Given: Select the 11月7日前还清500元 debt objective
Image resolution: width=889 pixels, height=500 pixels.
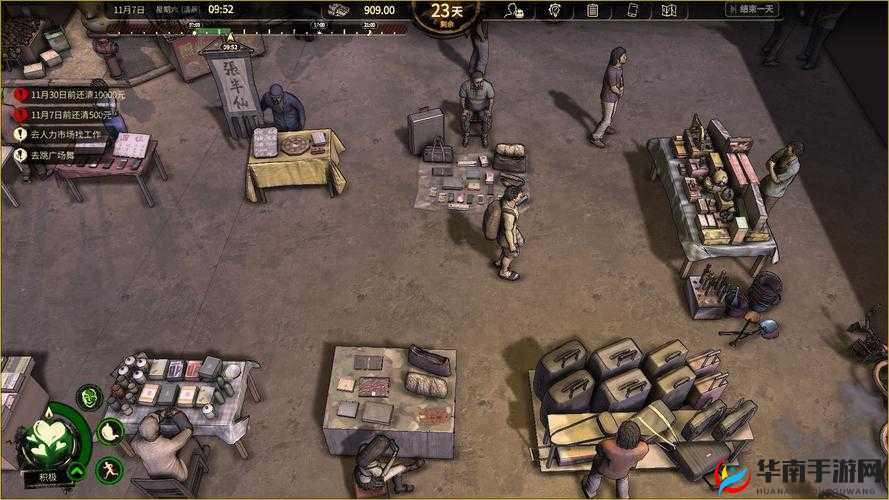Looking at the screenshot, I should [x=70, y=114].
